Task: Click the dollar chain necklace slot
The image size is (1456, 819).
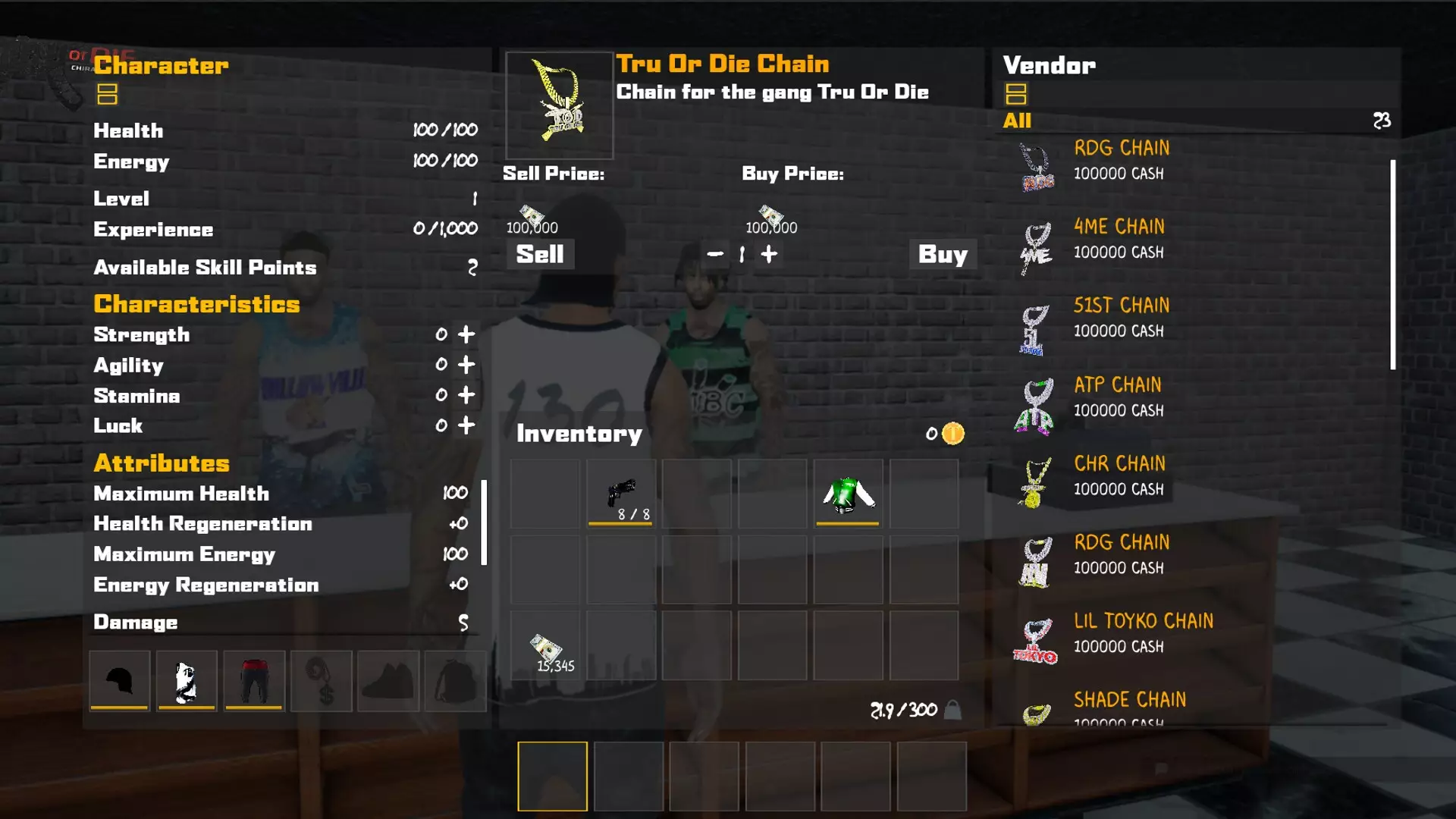Action: (322, 680)
